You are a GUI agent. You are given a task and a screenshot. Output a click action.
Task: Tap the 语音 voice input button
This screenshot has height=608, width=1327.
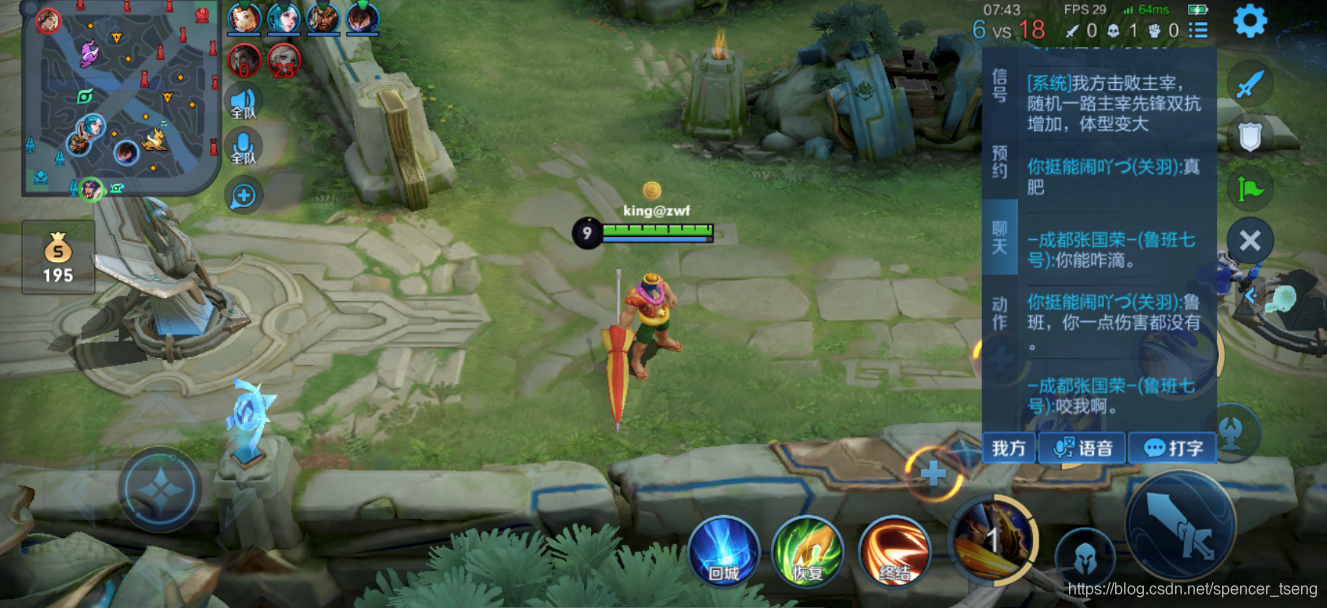[x=1083, y=448]
